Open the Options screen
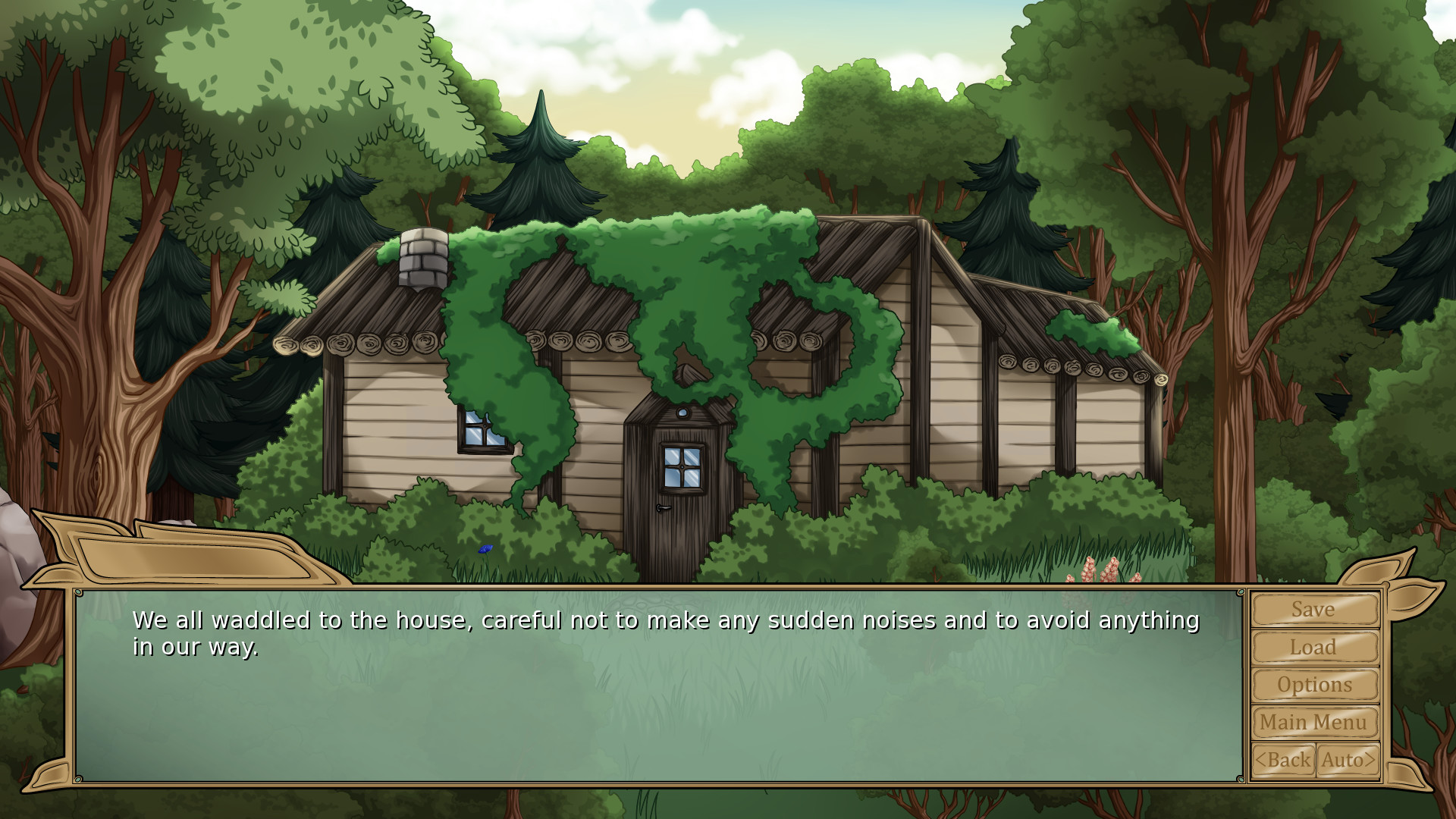 coord(1314,685)
